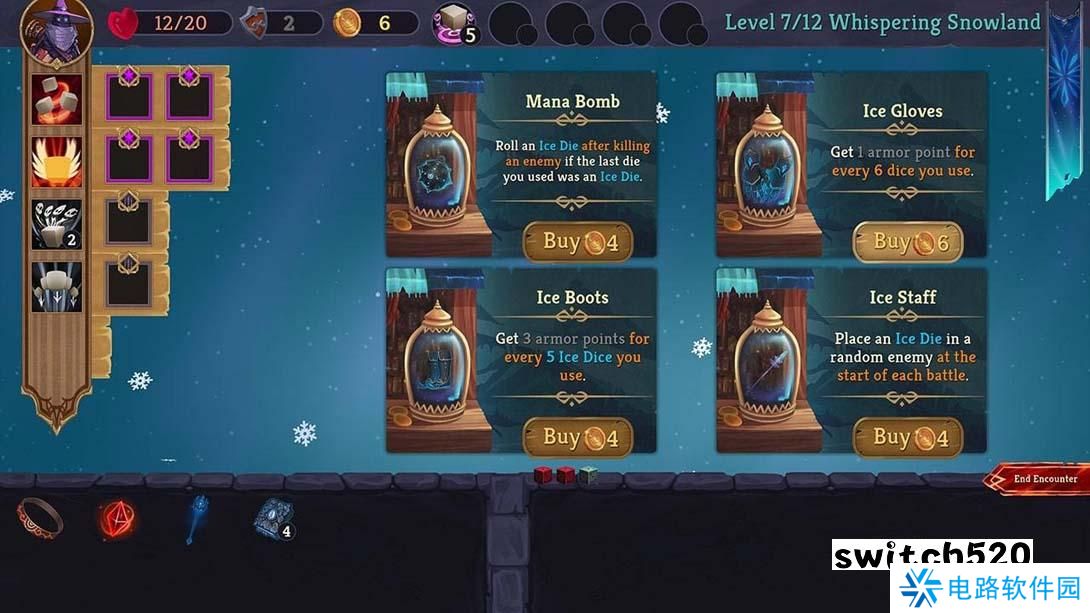Viewport: 1090px width, 613px height.
Task: Select the flaming wings die ability
Action: point(57,162)
